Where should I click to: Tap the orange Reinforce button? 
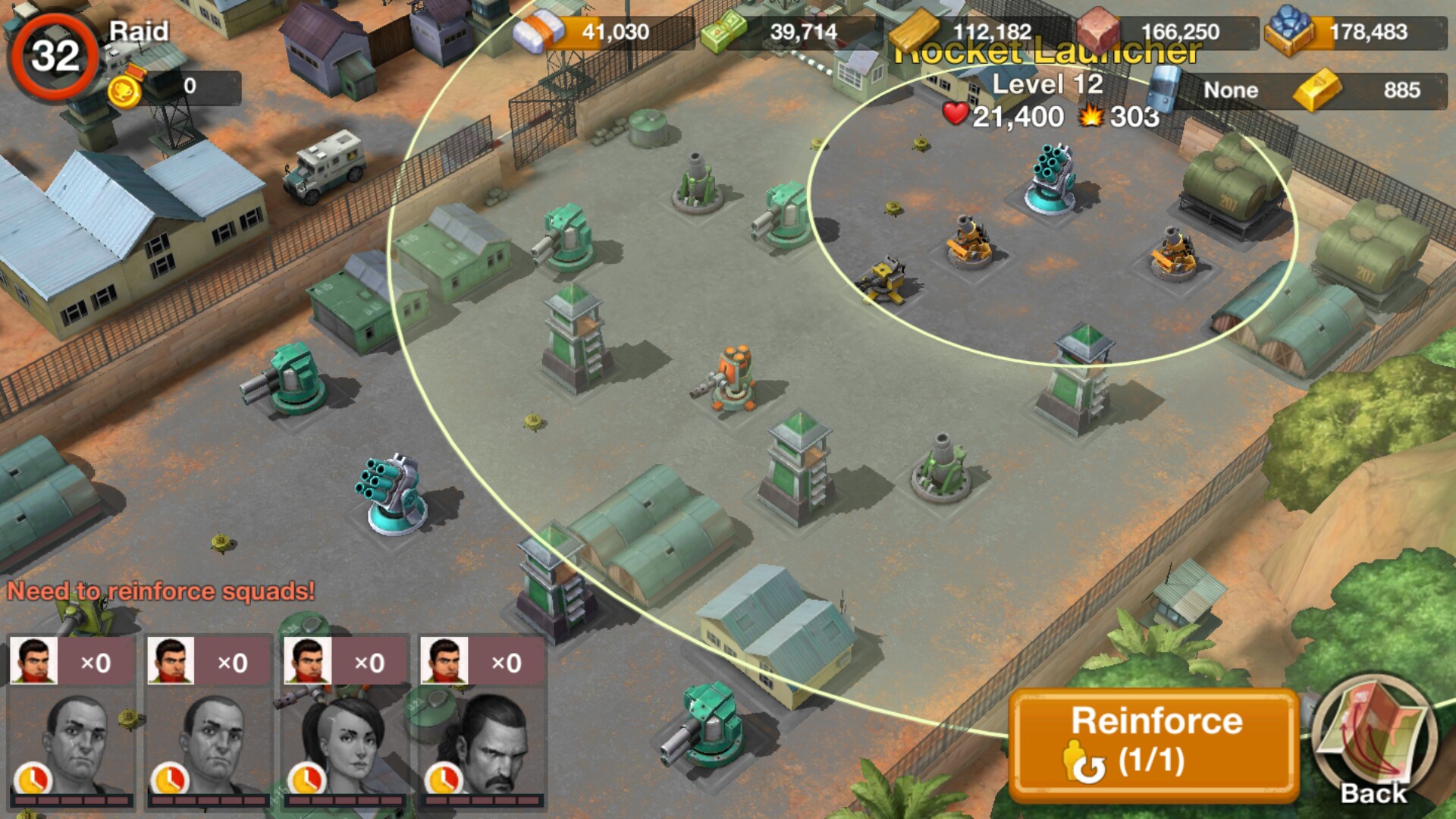(1154, 744)
